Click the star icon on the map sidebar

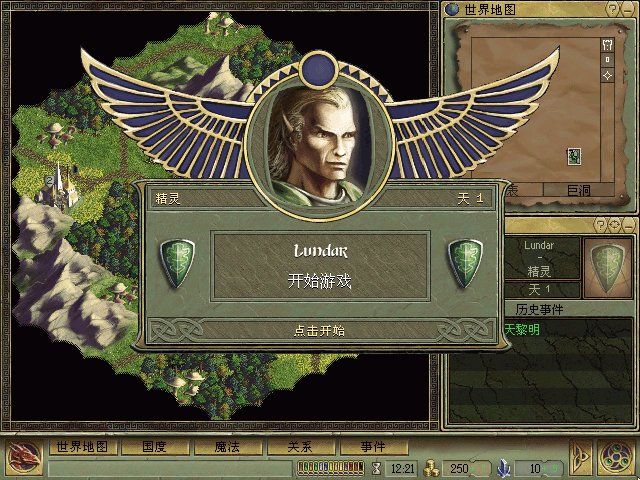[x=607, y=76]
